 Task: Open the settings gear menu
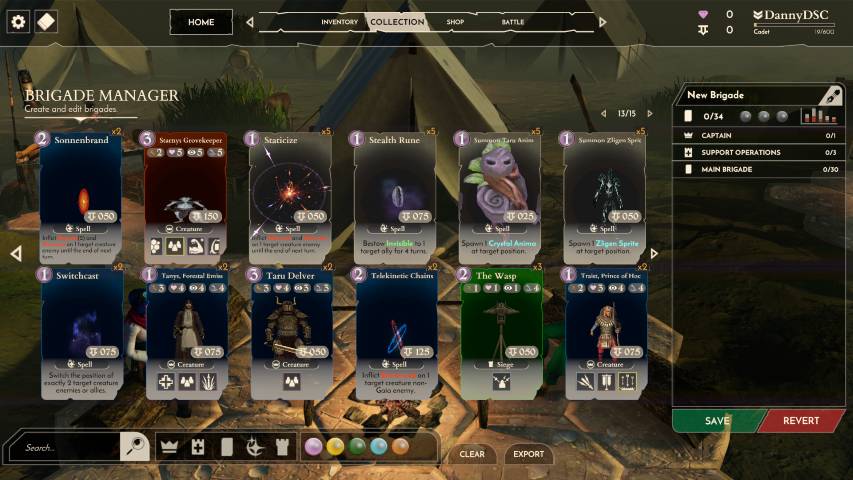point(18,21)
